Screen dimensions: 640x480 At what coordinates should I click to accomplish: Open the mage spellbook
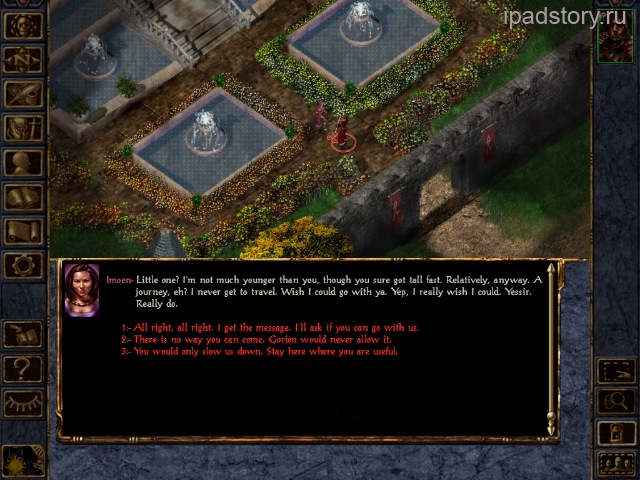coord(23,197)
